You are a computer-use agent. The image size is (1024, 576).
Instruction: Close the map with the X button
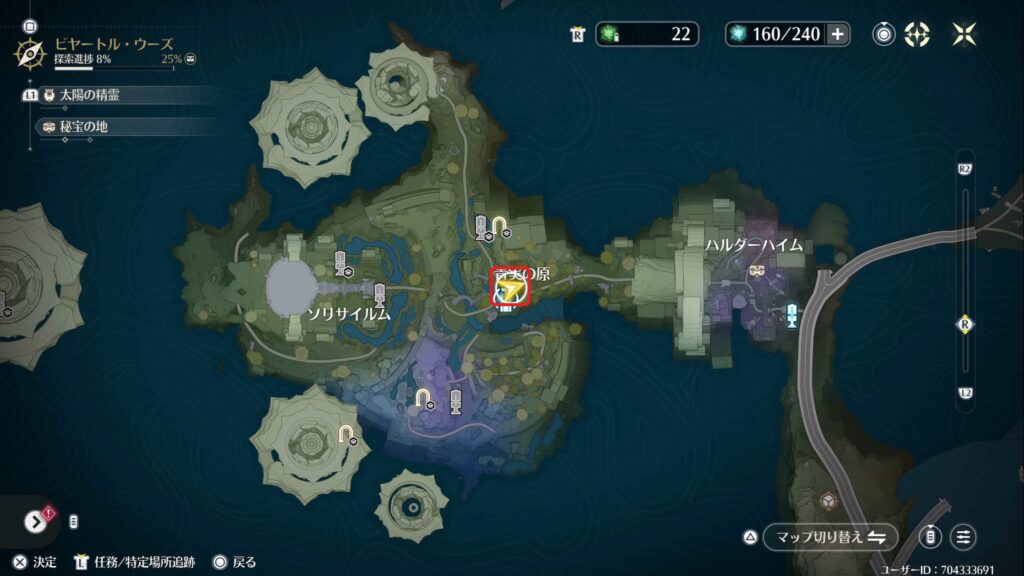coord(964,34)
